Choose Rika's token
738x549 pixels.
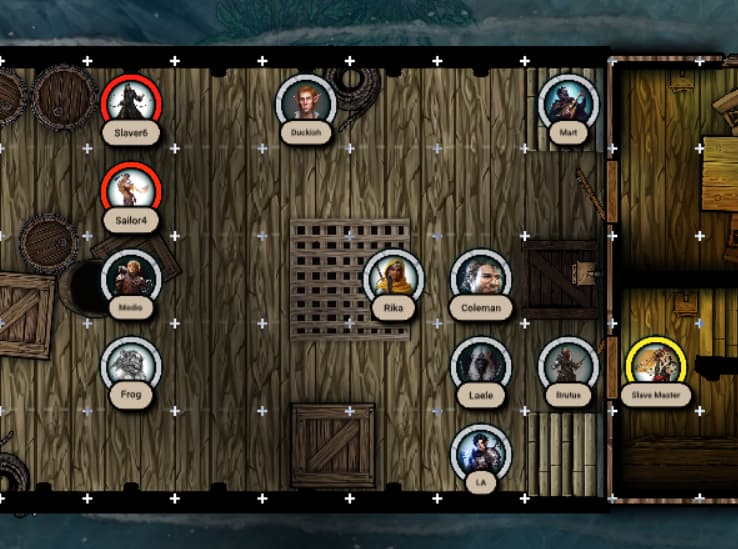(393, 278)
